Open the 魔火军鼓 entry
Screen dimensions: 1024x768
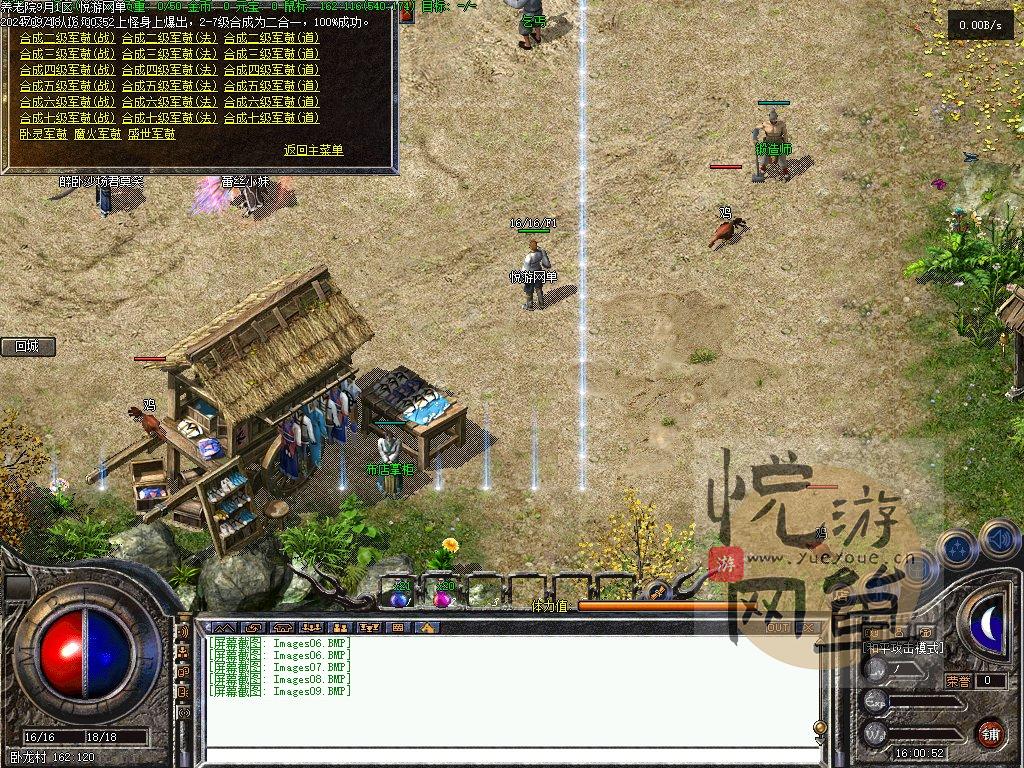click(x=97, y=133)
